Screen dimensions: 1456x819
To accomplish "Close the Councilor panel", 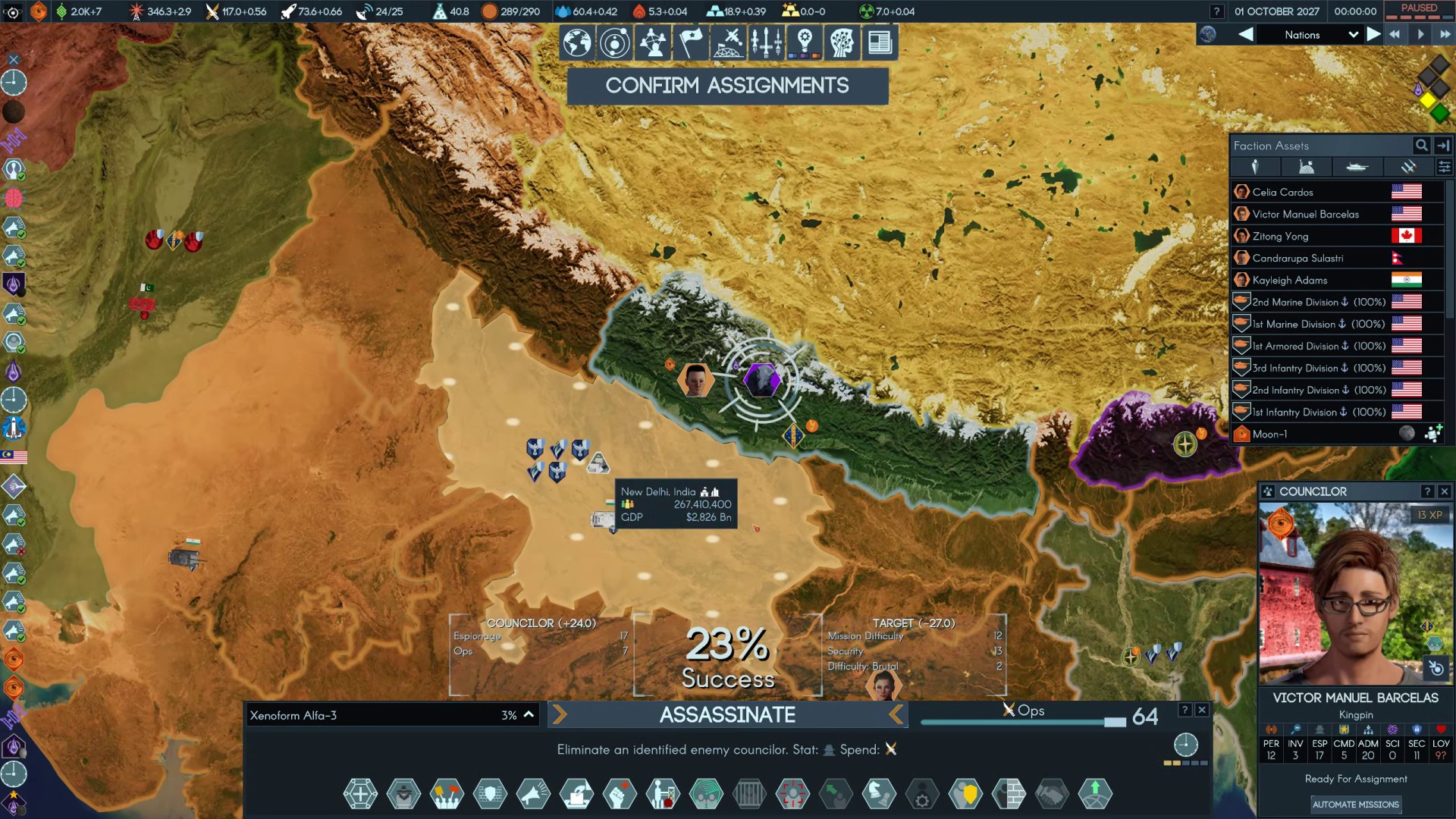I will tap(1445, 491).
